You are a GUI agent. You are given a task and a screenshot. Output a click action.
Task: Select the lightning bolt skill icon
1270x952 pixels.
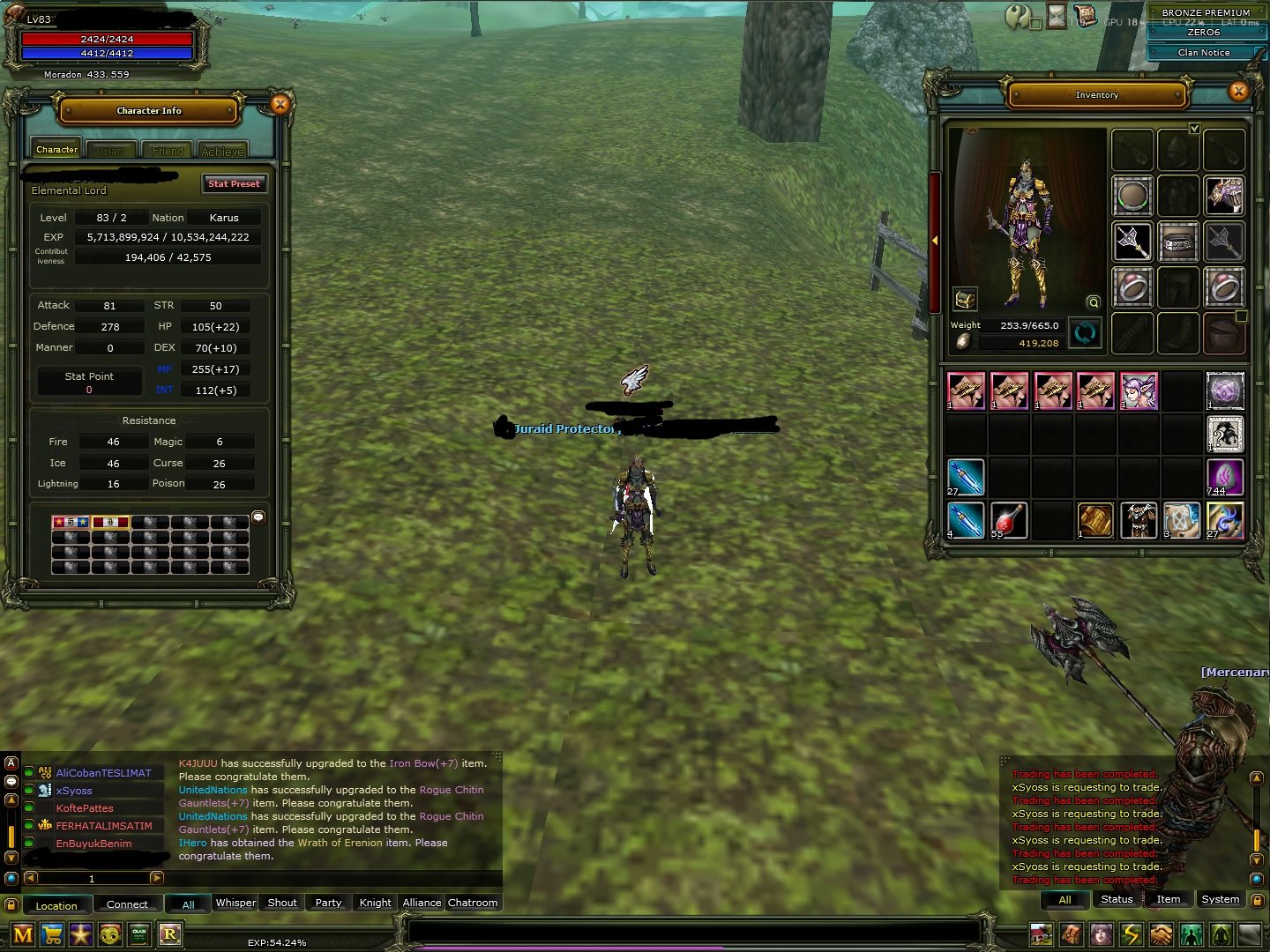coord(1132,934)
